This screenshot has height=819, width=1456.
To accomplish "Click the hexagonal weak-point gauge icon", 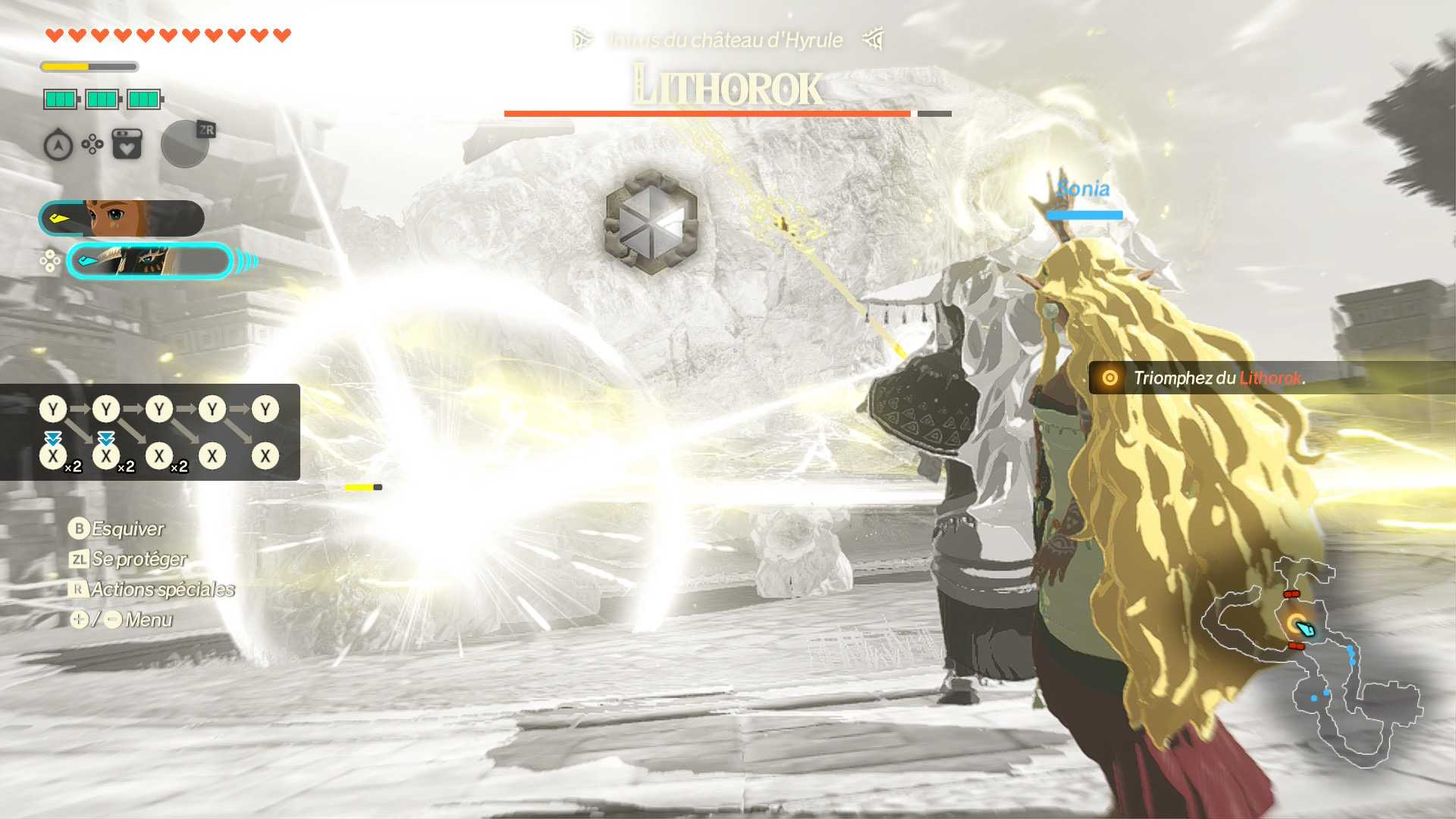I will 651,221.
